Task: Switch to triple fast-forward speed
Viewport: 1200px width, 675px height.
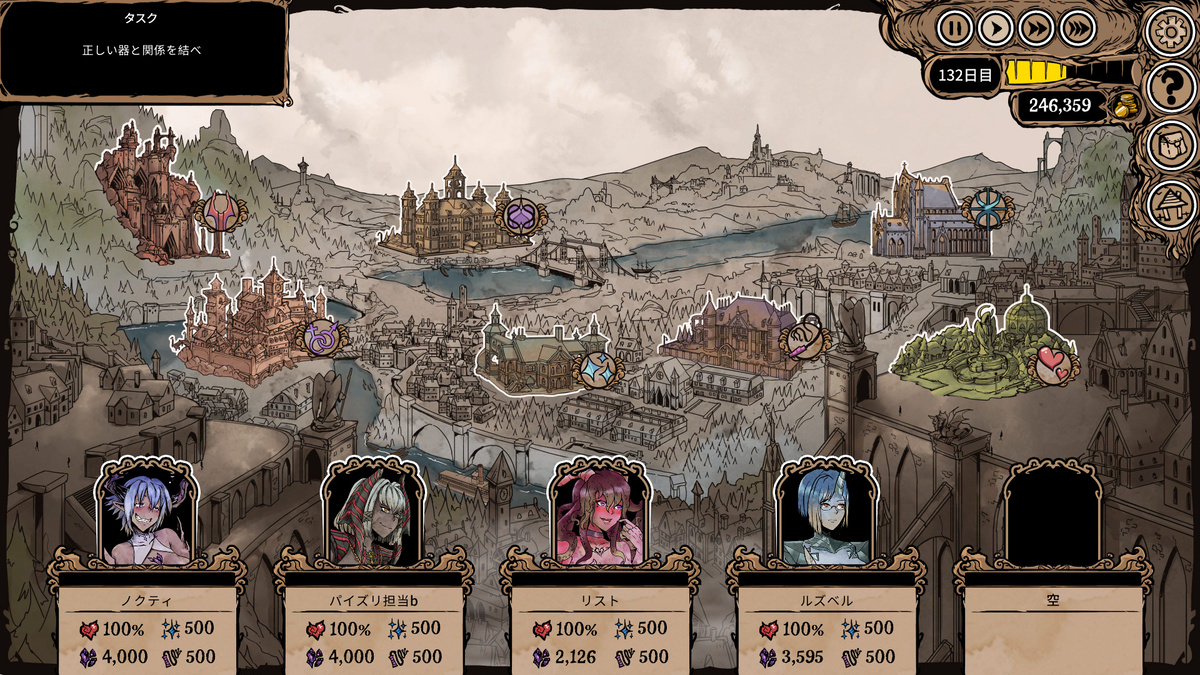Action: coord(1078,28)
